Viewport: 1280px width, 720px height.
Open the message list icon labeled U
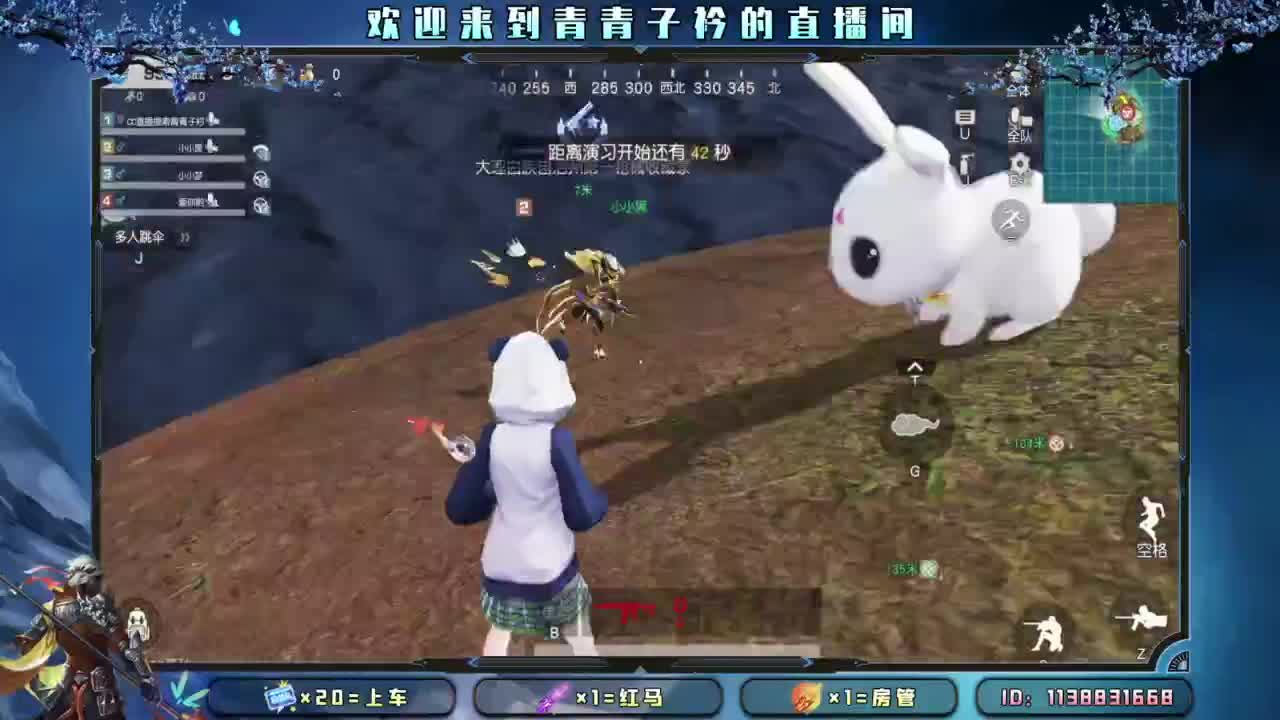pos(966,117)
